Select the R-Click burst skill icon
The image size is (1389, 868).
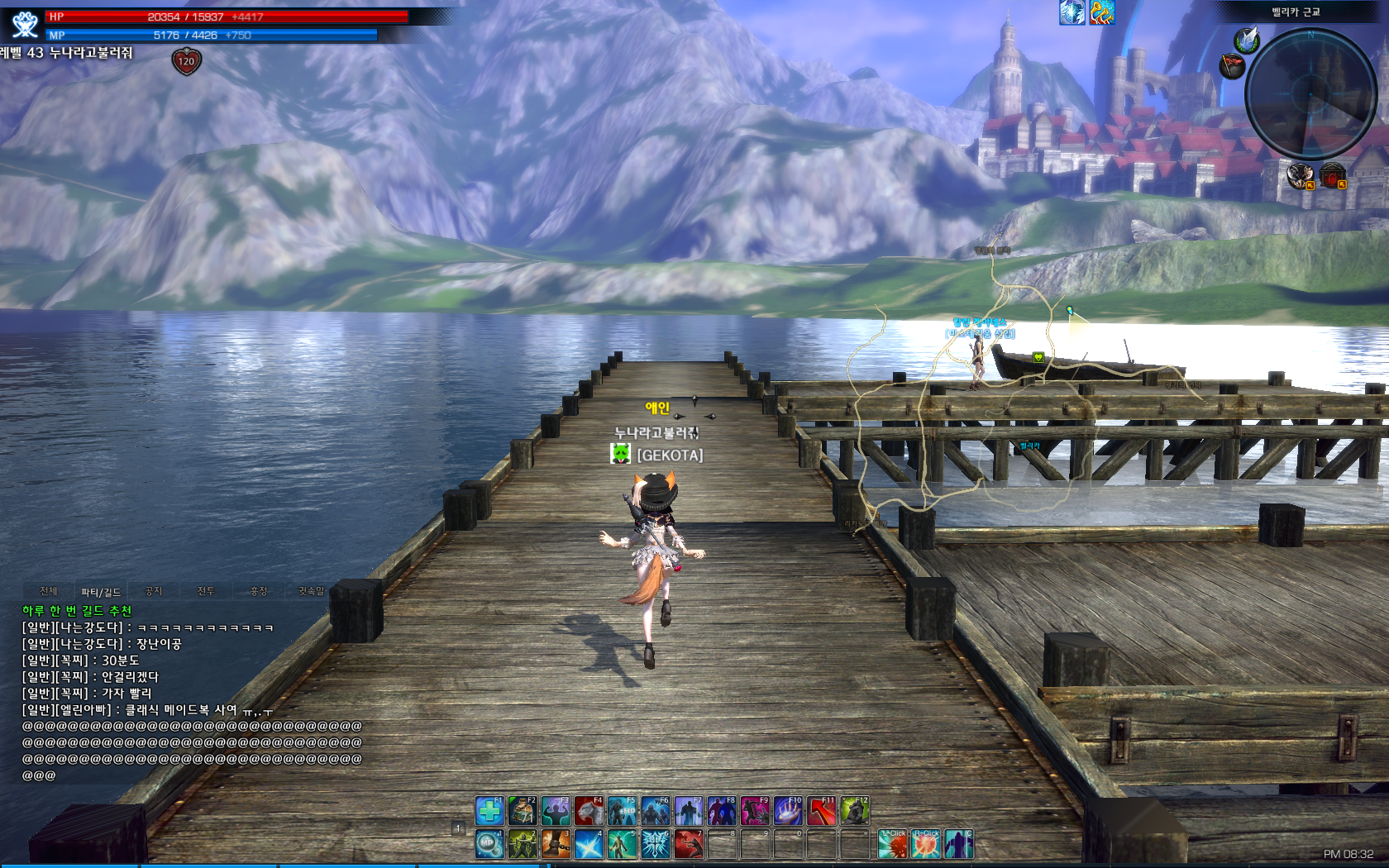pyautogui.click(x=925, y=844)
